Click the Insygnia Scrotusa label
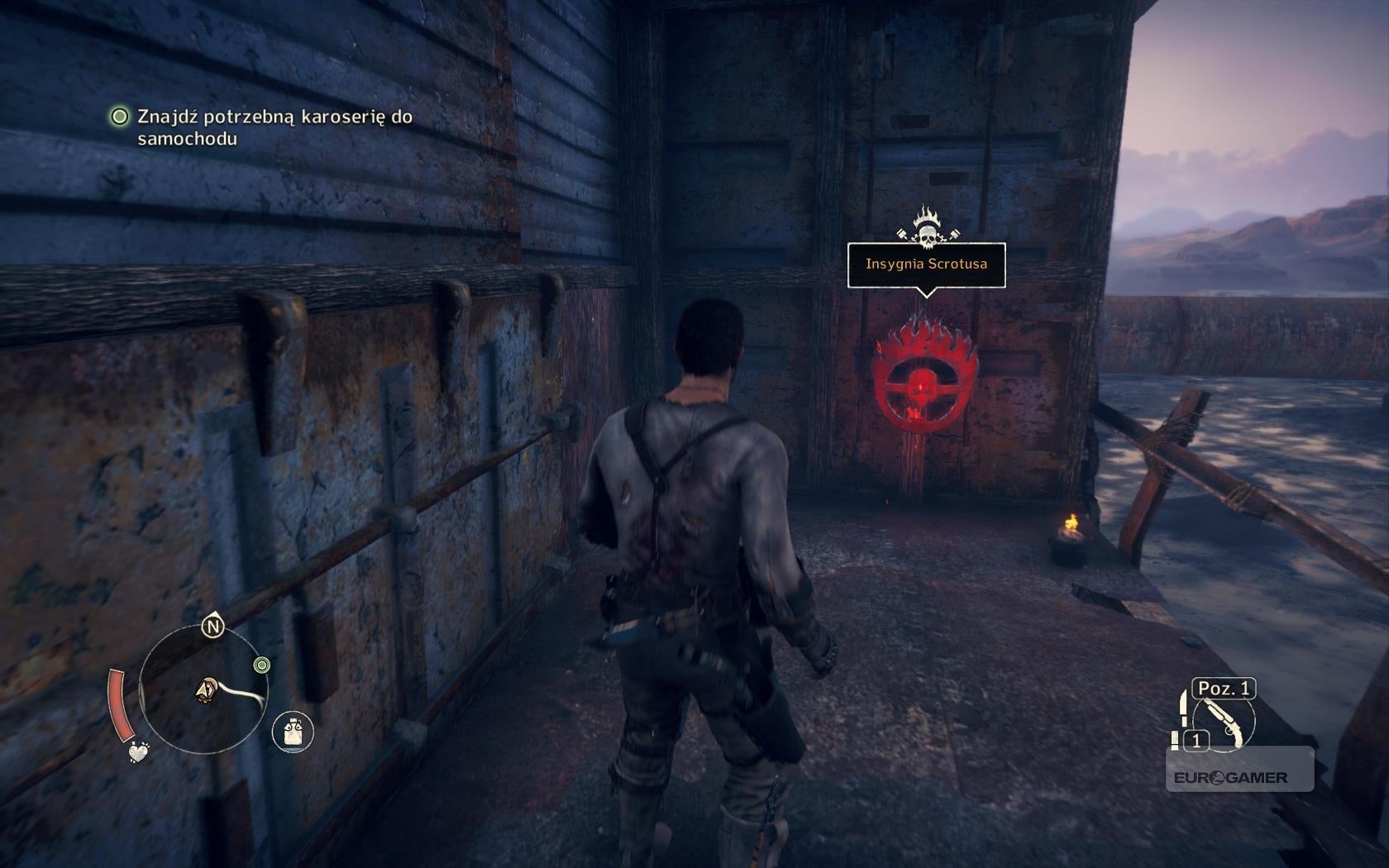Image resolution: width=1389 pixels, height=868 pixels. point(926,265)
